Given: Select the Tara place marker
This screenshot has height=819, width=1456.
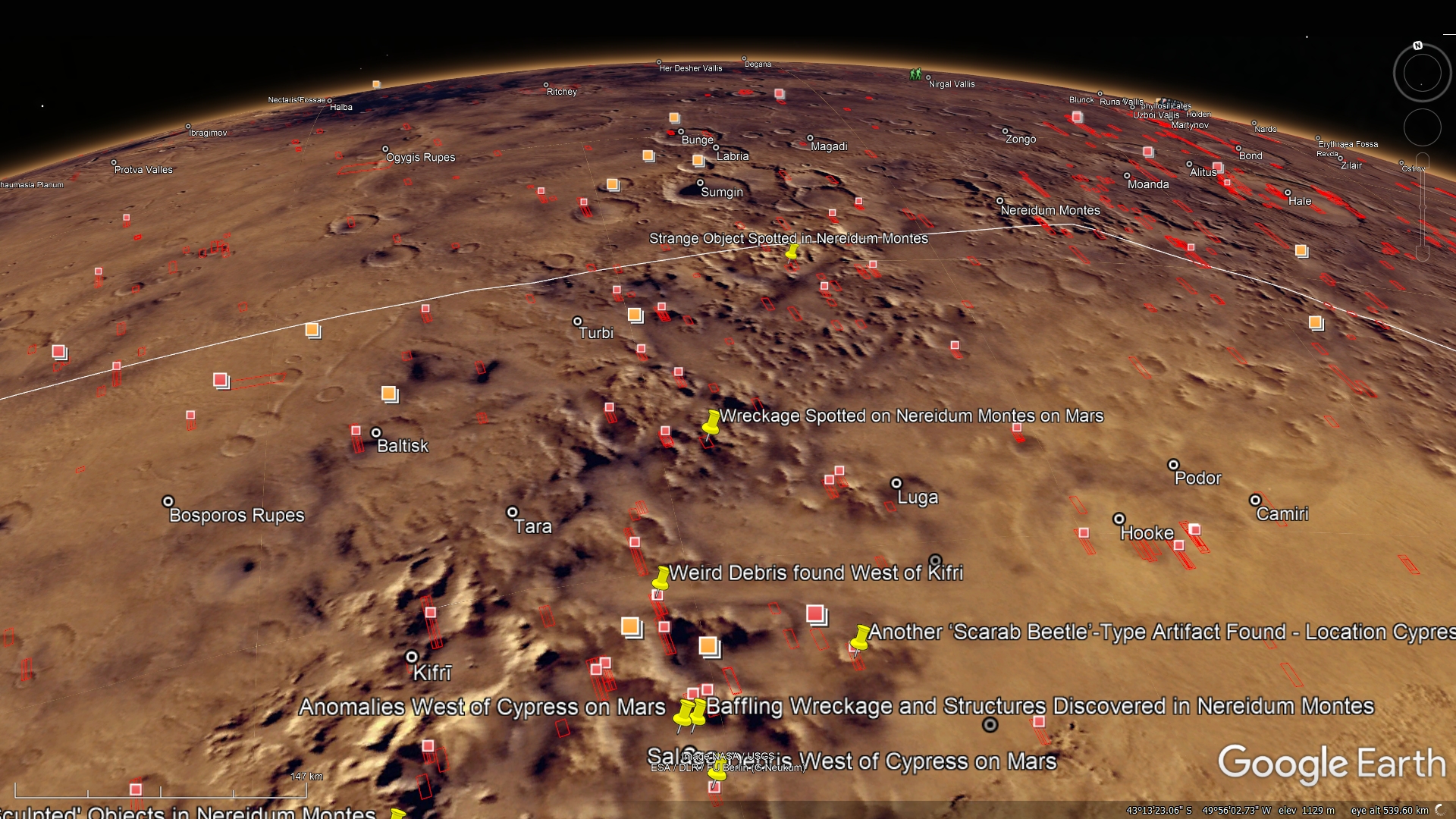Looking at the screenshot, I should pyautogui.click(x=513, y=513).
